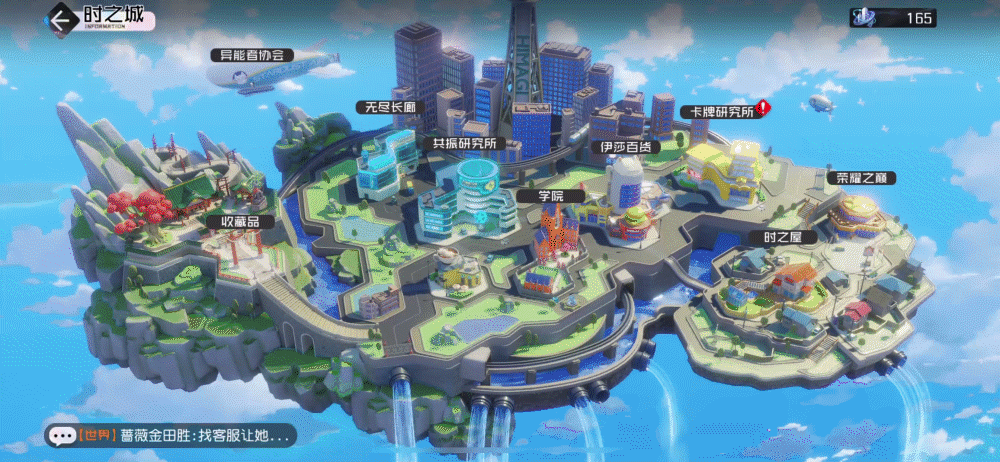Open the 异能者协会 location
The image size is (1000, 462).
click(252, 55)
